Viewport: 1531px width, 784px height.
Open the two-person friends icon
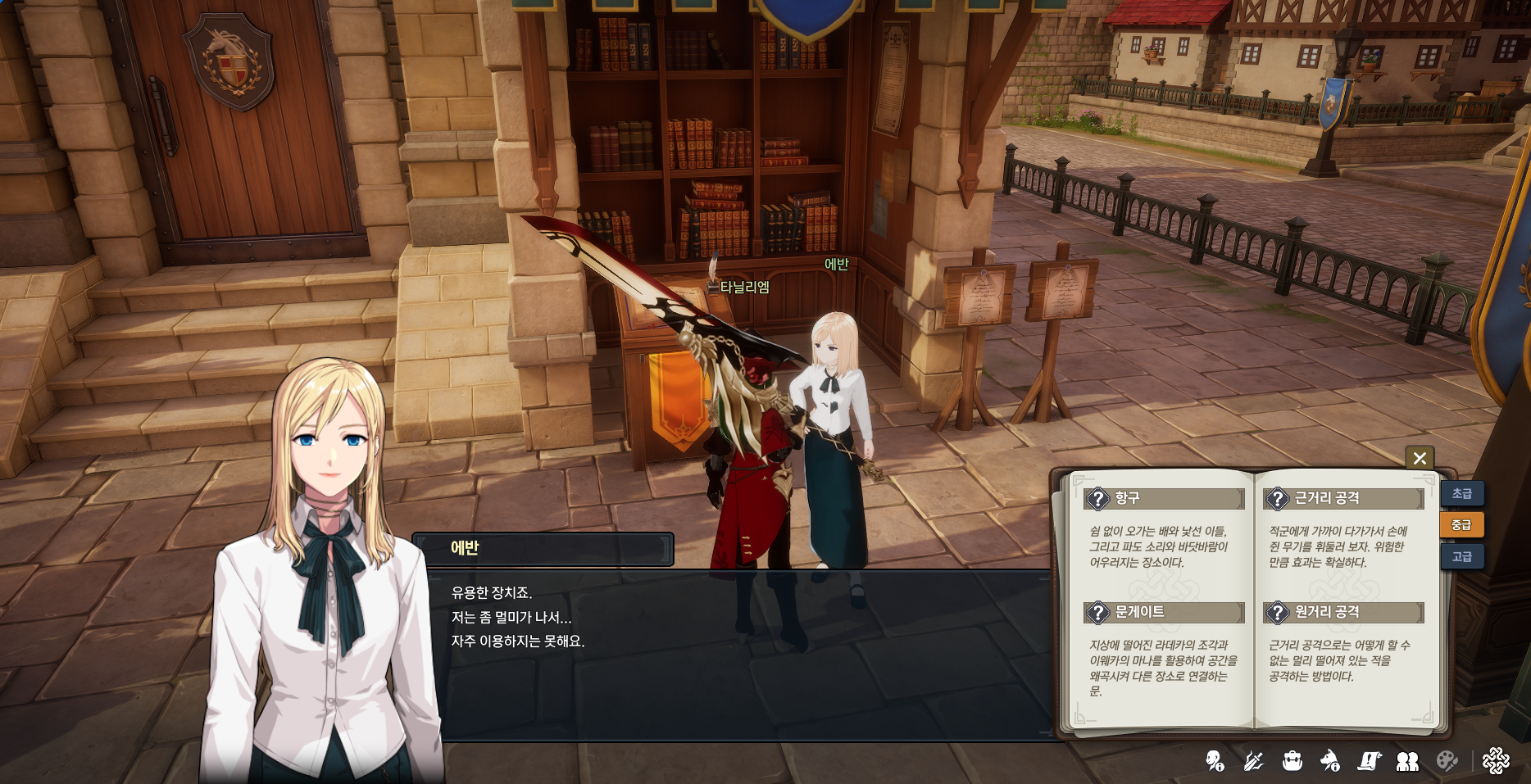1407,761
